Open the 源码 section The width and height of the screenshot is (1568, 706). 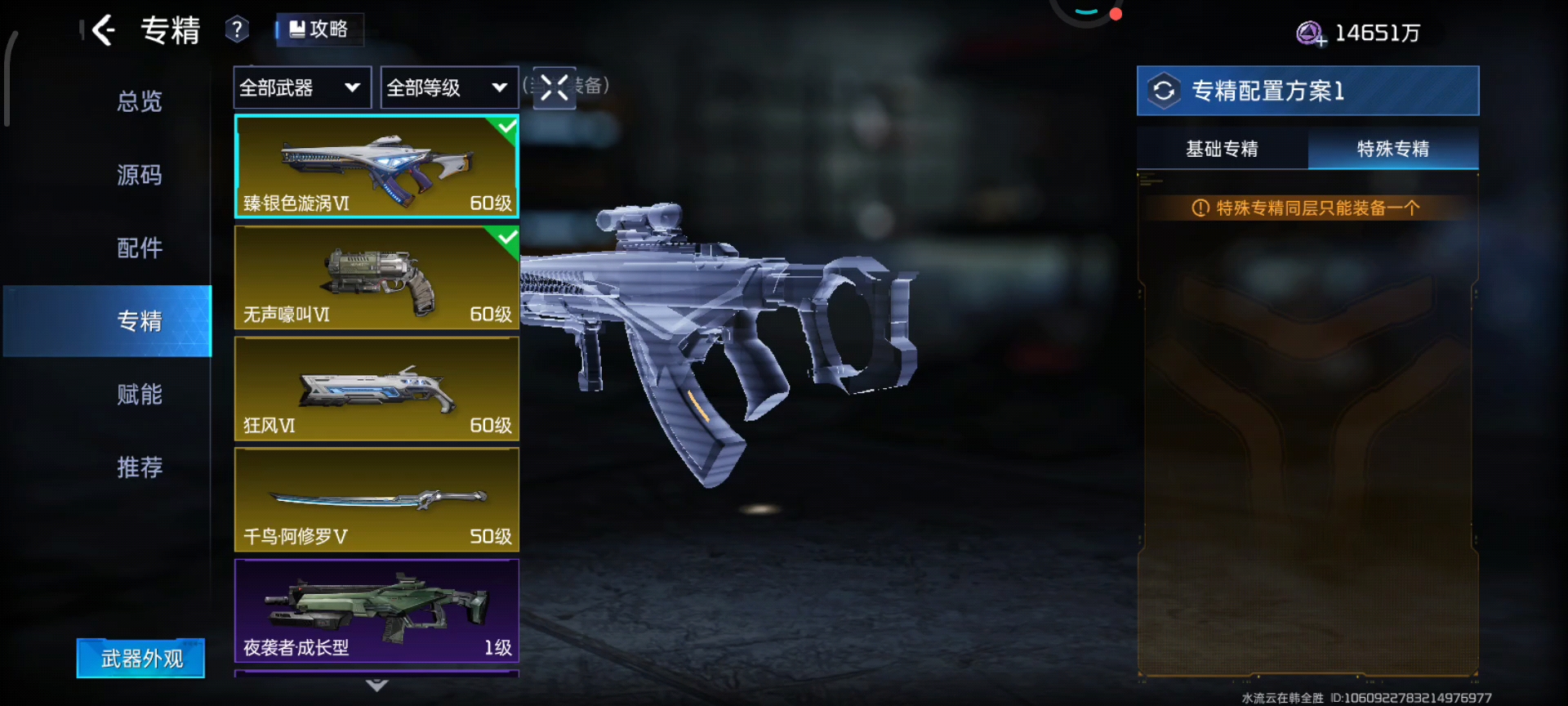(139, 175)
